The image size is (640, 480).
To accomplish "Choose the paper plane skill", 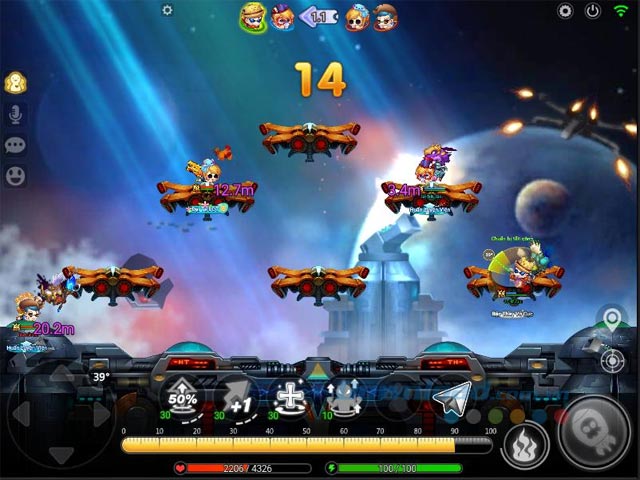I will click(x=453, y=397).
